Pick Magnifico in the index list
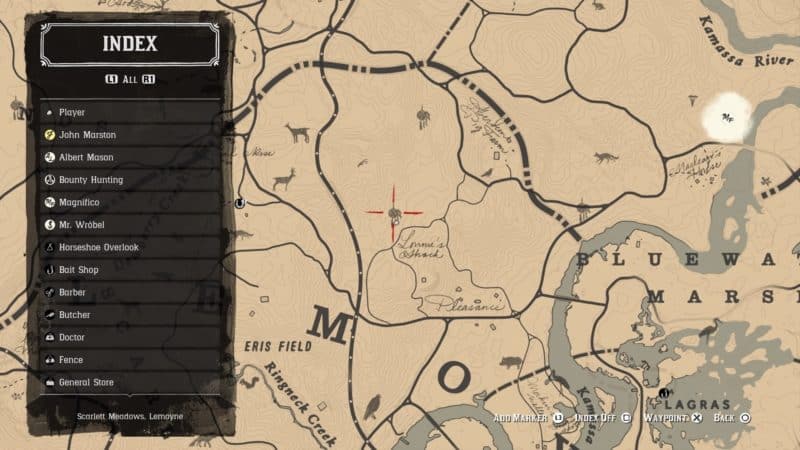The image size is (800, 450). coord(130,202)
